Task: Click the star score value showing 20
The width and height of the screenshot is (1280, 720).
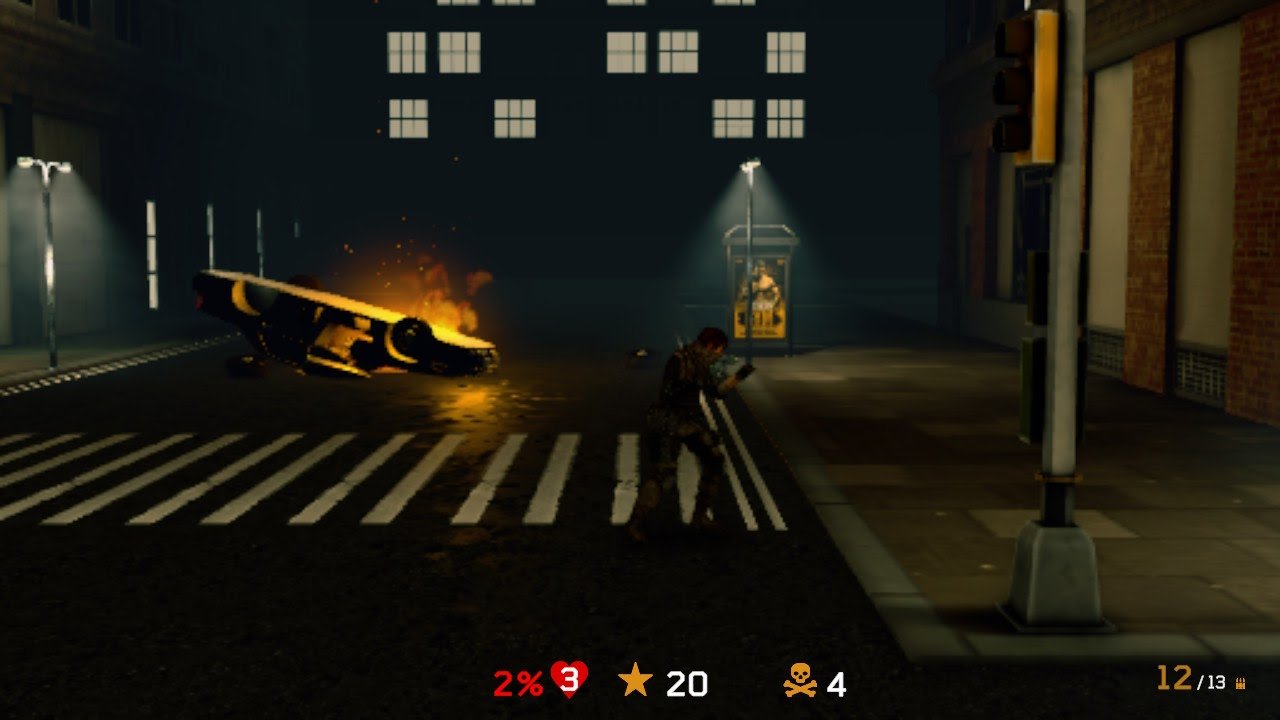Action: pyautogui.click(x=685, y=685)
